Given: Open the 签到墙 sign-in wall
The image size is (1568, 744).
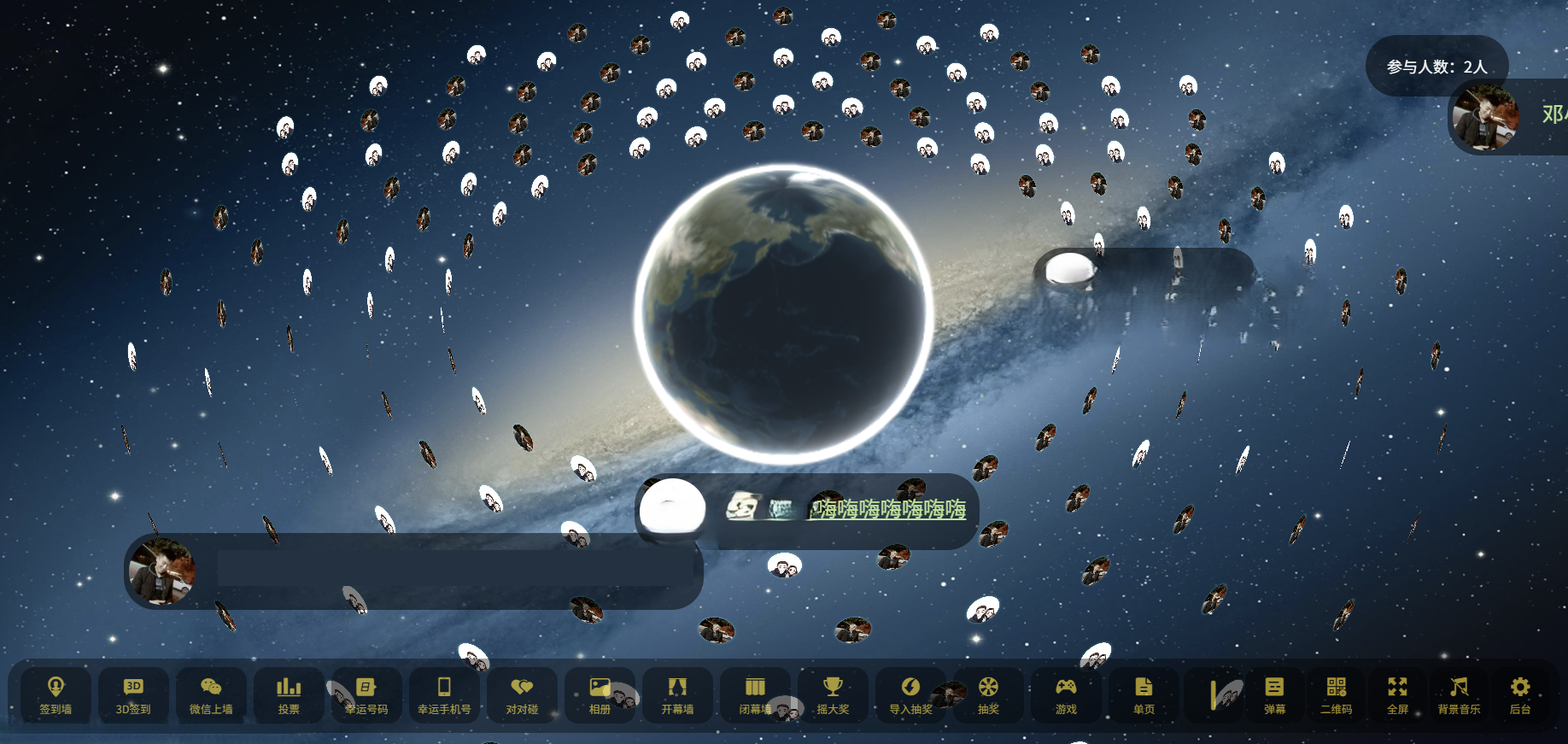Looking at the screenshot, I should tap(56, 694).
